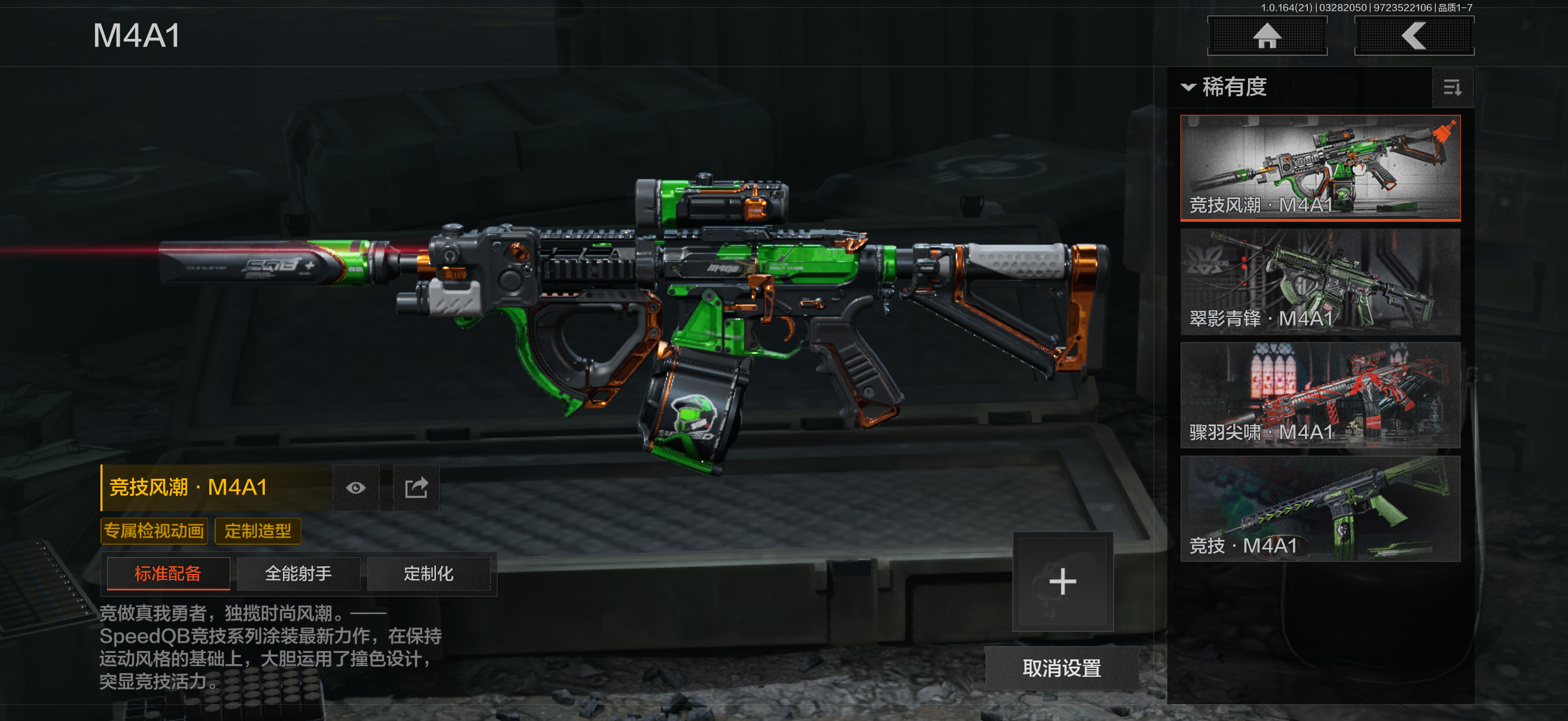Open the 定制化 tab

click(x=429, y=574)
